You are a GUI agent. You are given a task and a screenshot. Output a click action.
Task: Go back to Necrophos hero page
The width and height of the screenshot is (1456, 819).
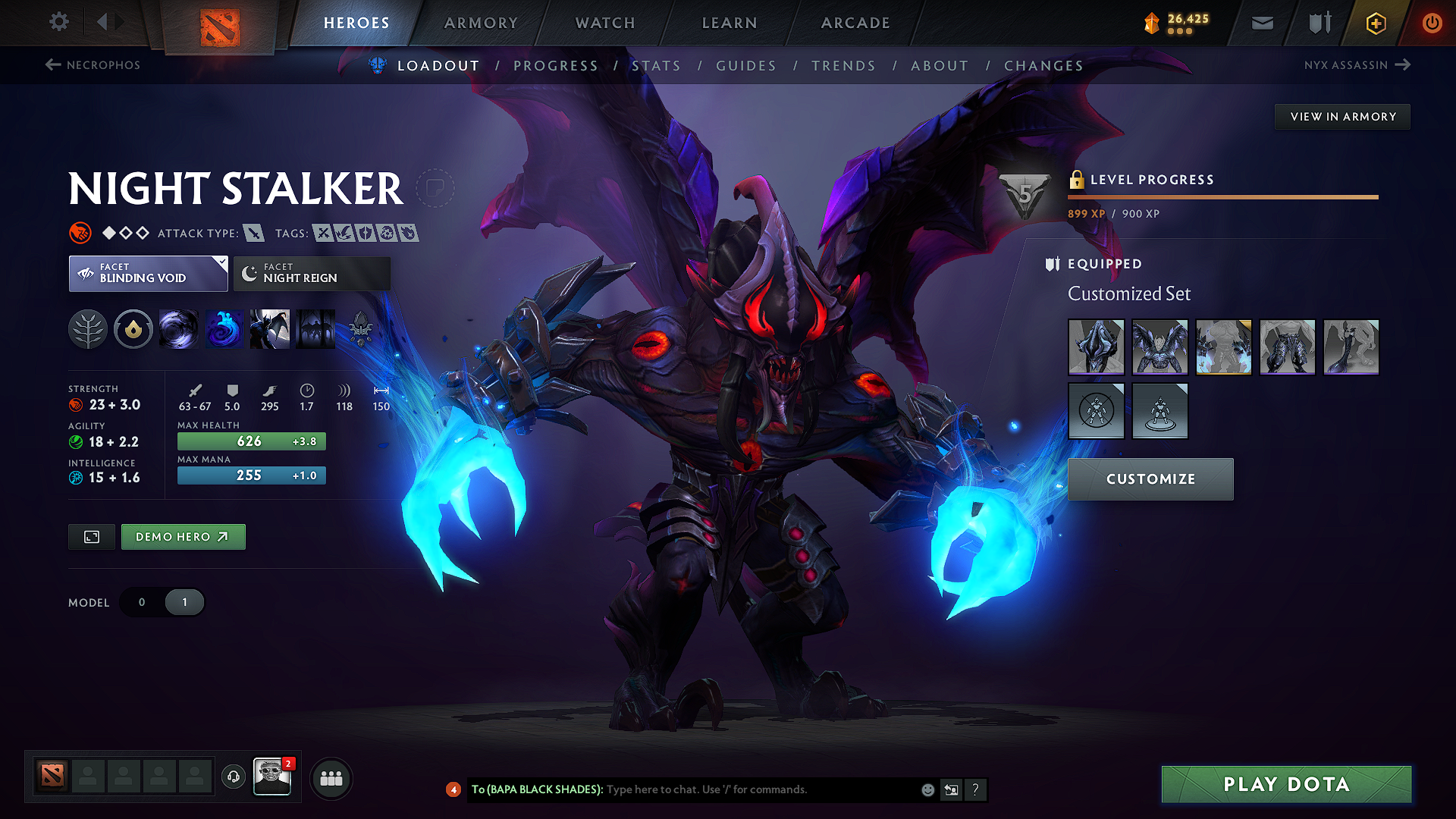93,65
